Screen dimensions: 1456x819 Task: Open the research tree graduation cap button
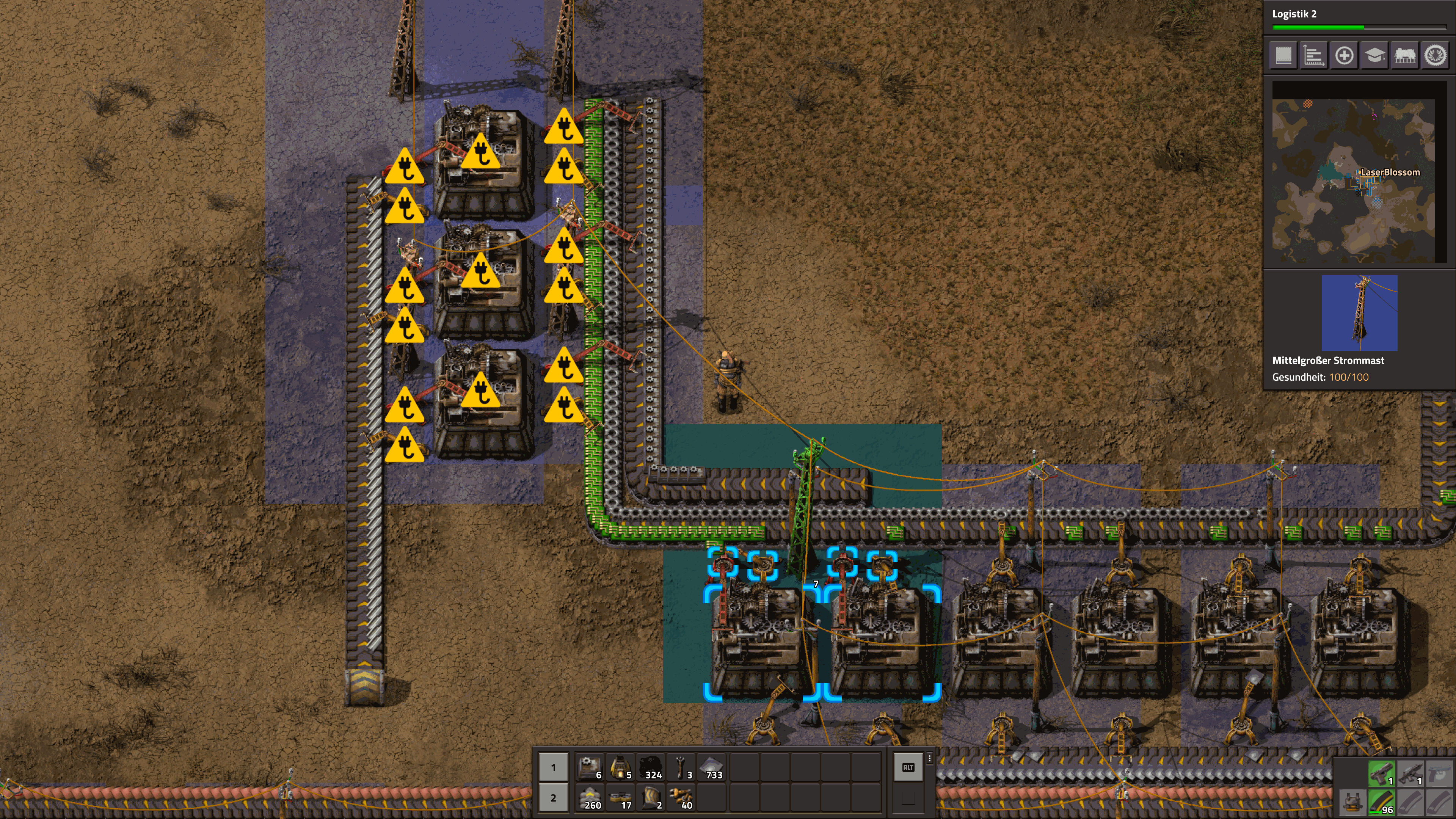point(1374,55)
